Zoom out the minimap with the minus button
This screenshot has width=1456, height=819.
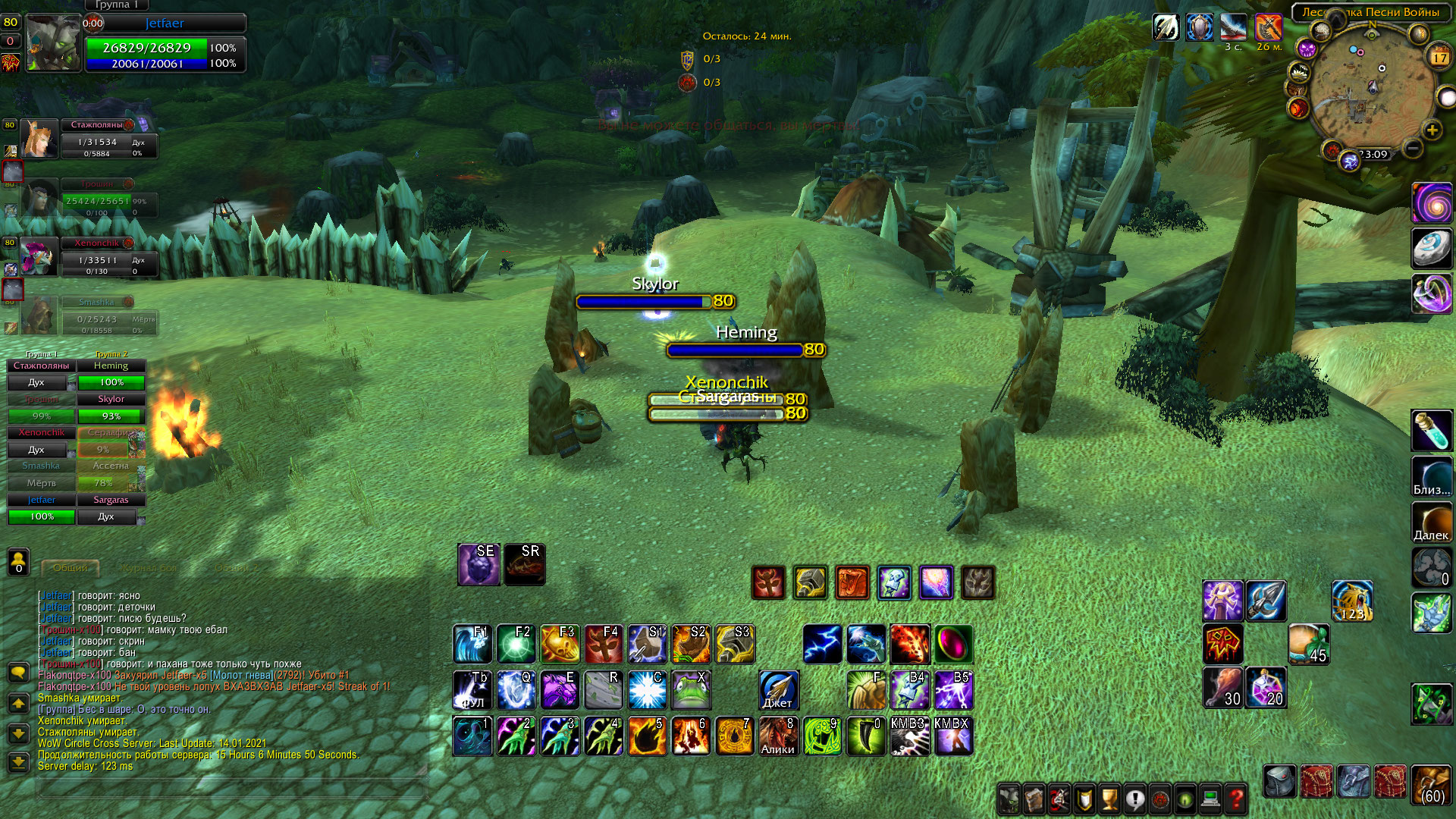click(1412, 149)
